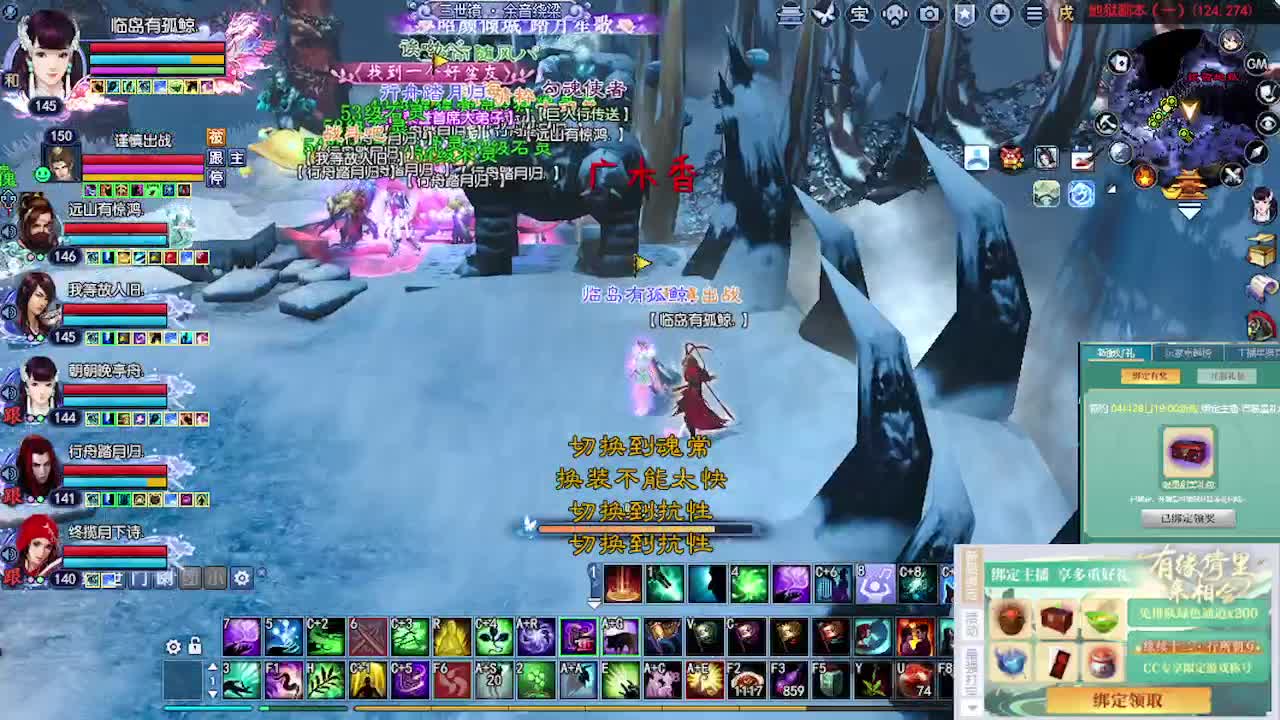
Task: Toggle the lock icon on the skill bar
Action: point(194,647)
